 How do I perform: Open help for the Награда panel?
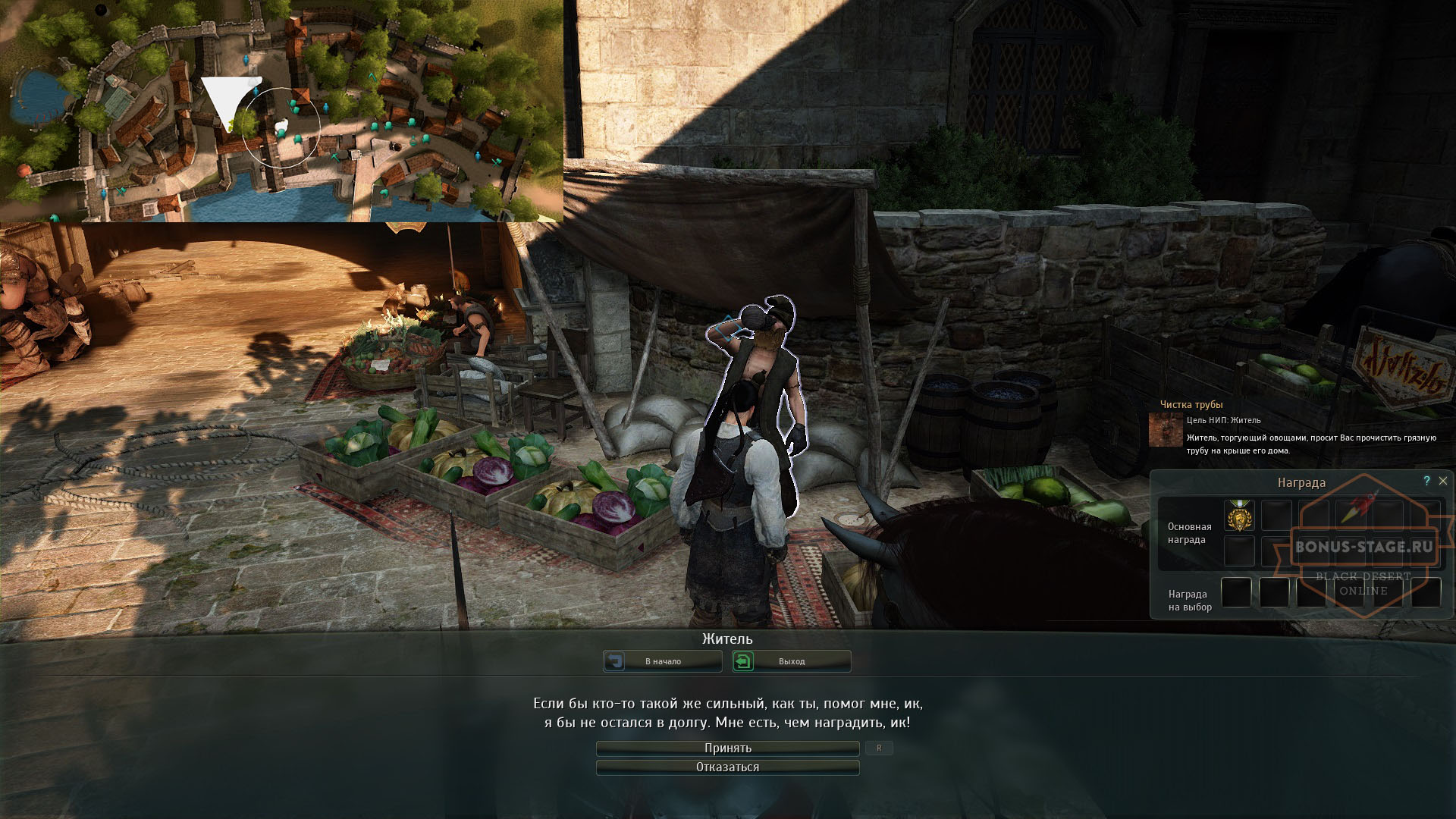click(1426, 481)
